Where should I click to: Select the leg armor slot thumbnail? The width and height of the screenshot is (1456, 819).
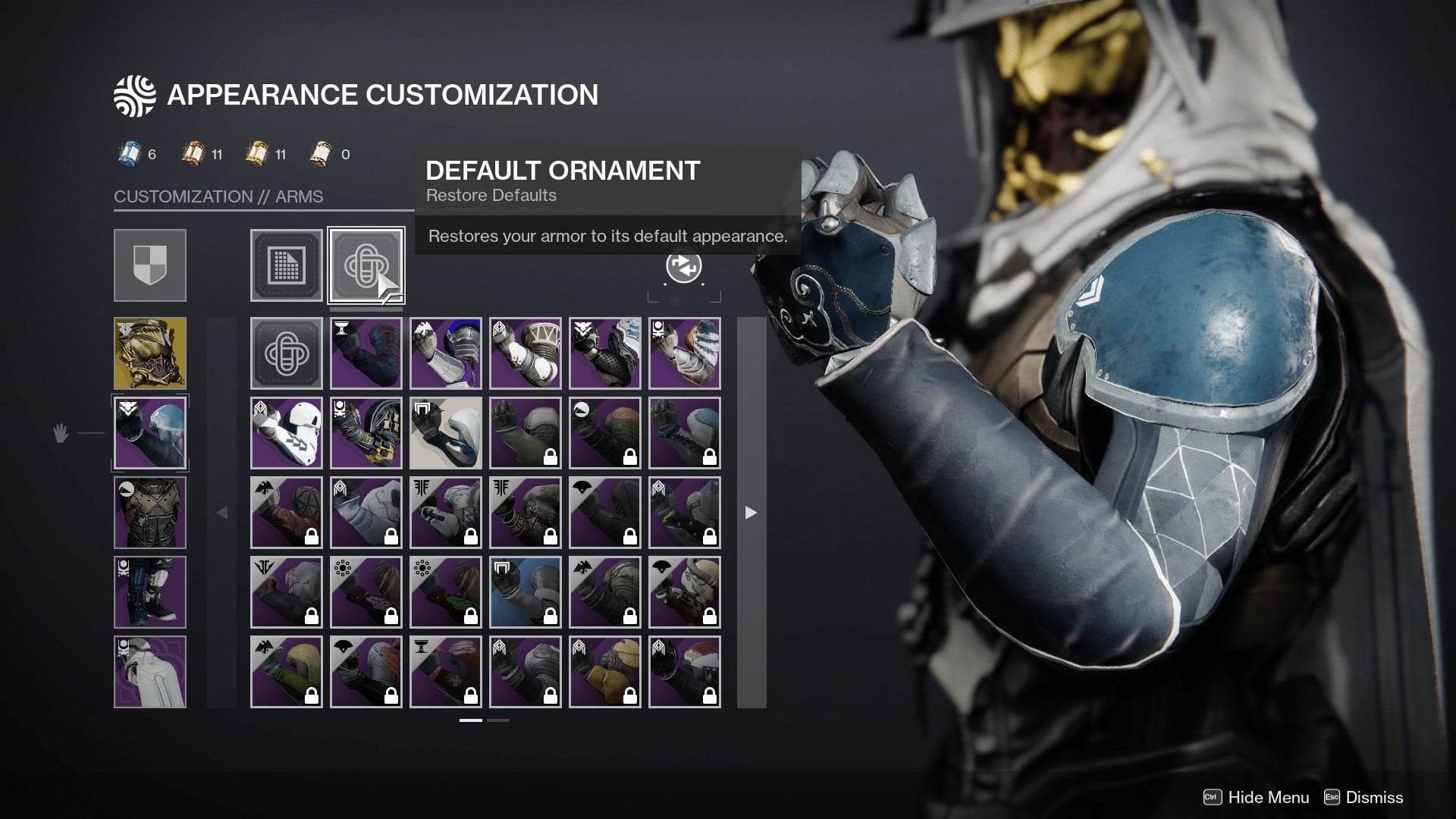[149, 591]
